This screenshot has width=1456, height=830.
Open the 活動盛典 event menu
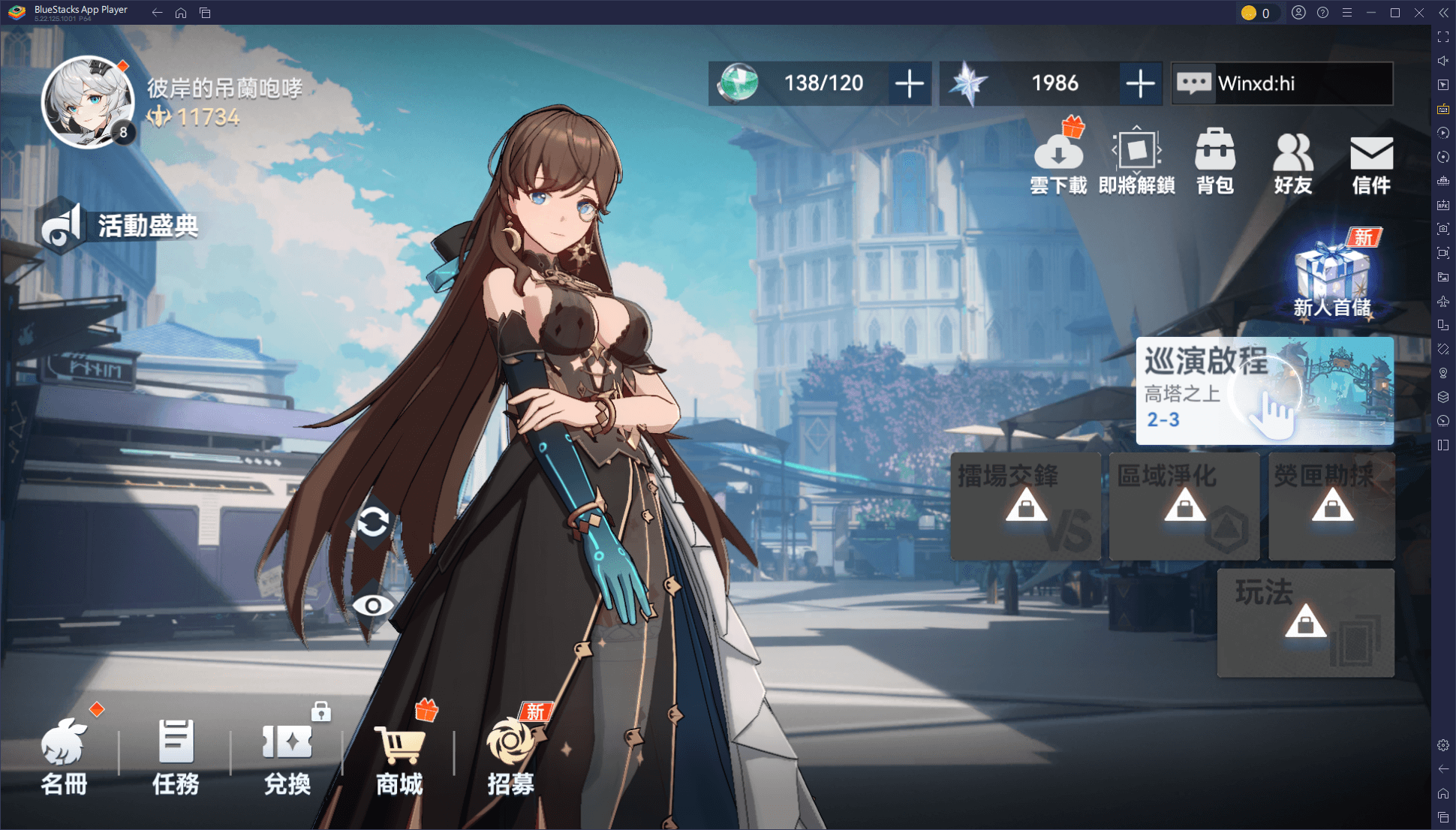[x=120, y=225]
